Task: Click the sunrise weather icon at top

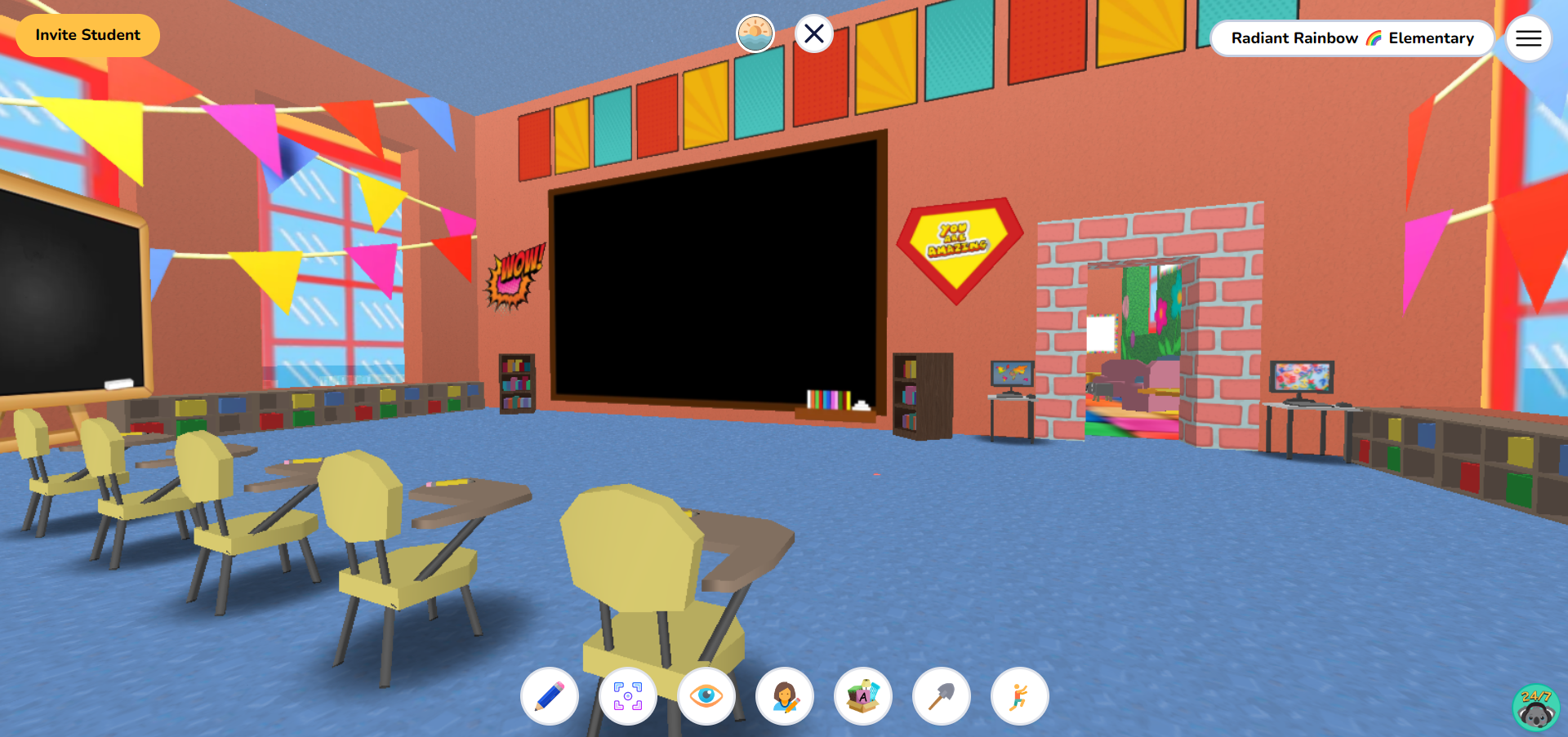Action: pos(755,31)
